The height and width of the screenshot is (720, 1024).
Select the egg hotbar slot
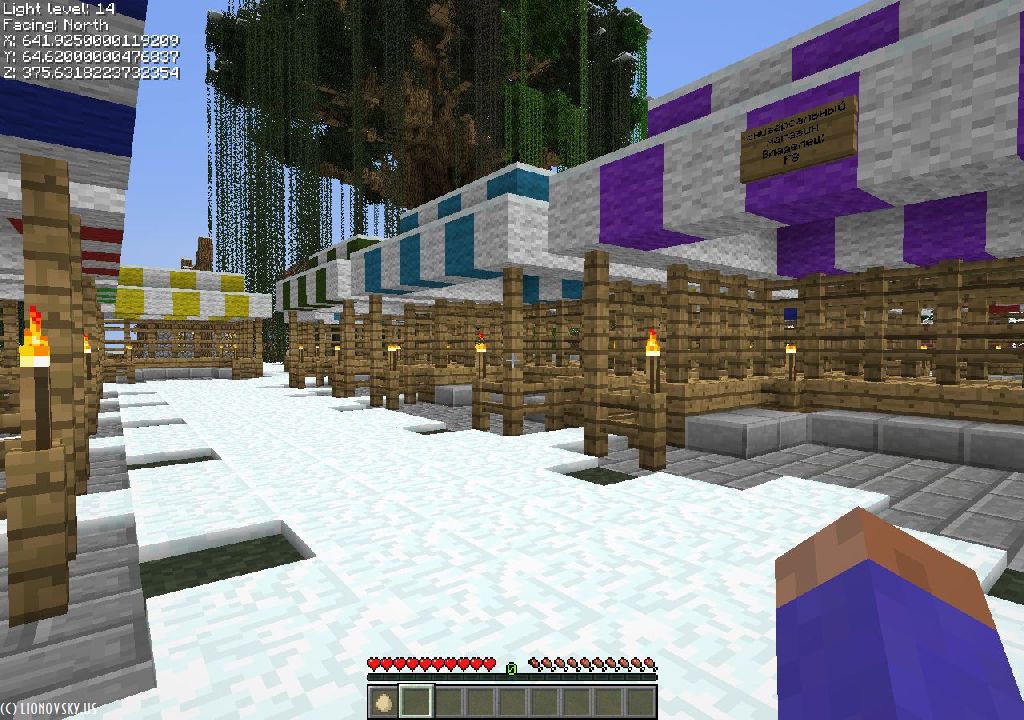tap(384, 701)
